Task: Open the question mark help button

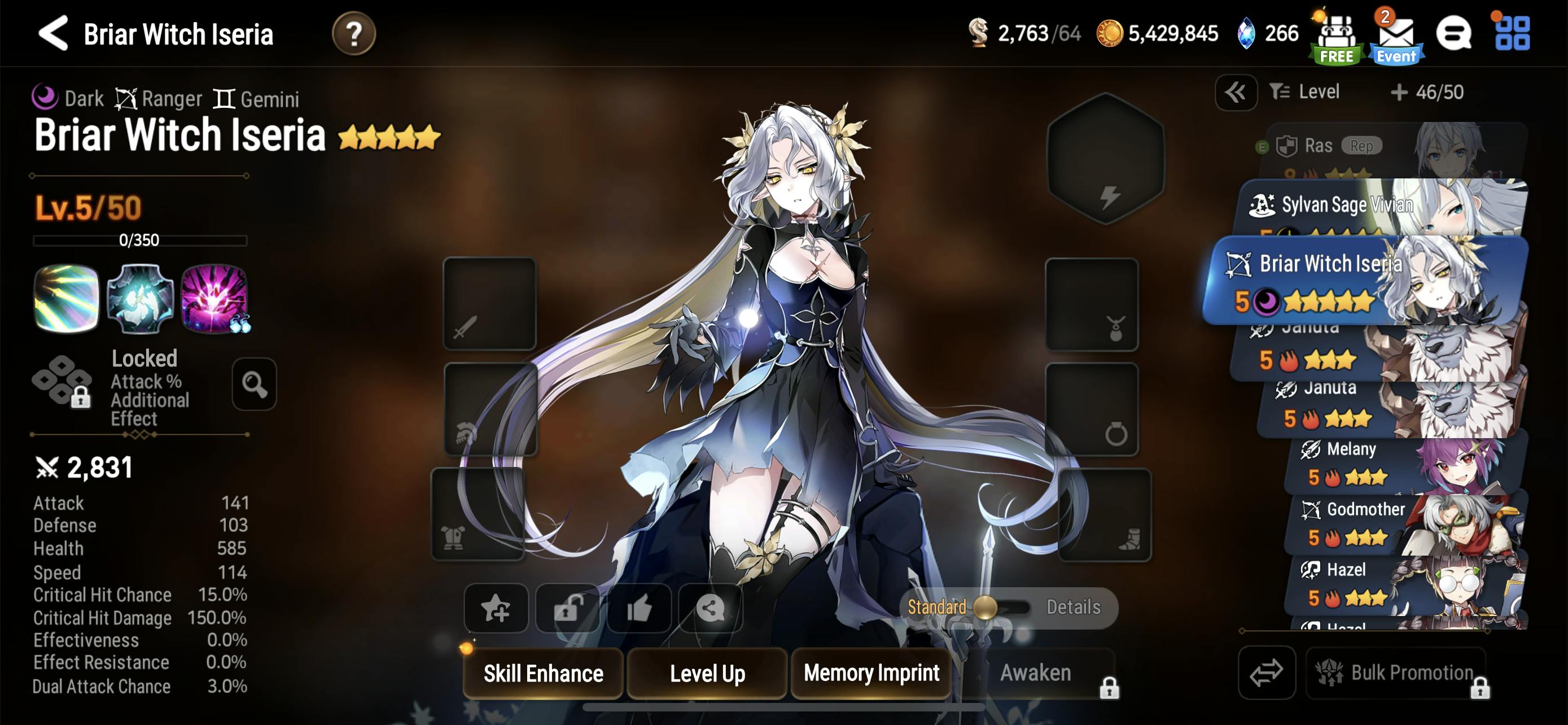Action: (353, 33)
